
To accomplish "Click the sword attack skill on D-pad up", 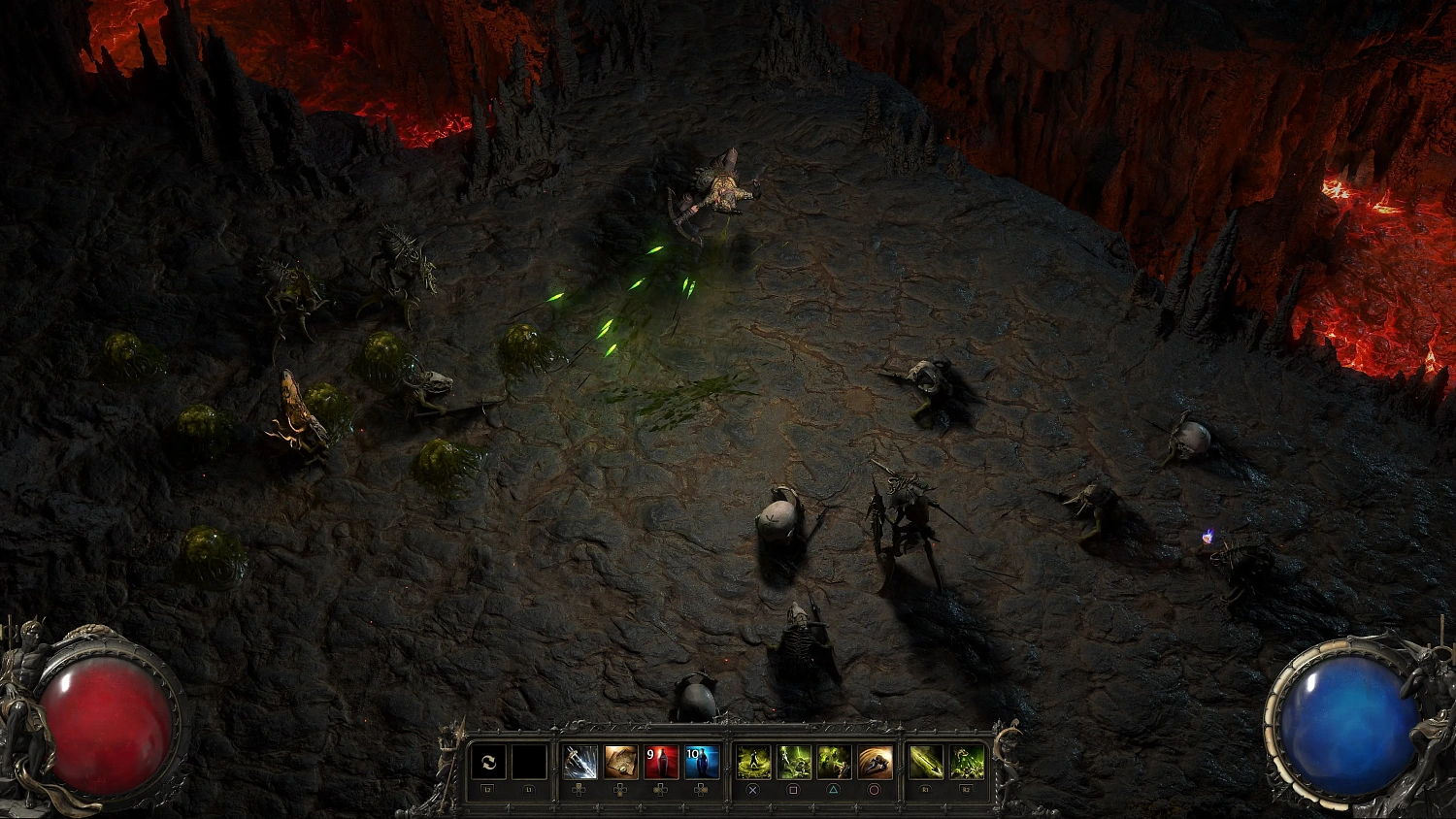I will [x=579, y=764].
